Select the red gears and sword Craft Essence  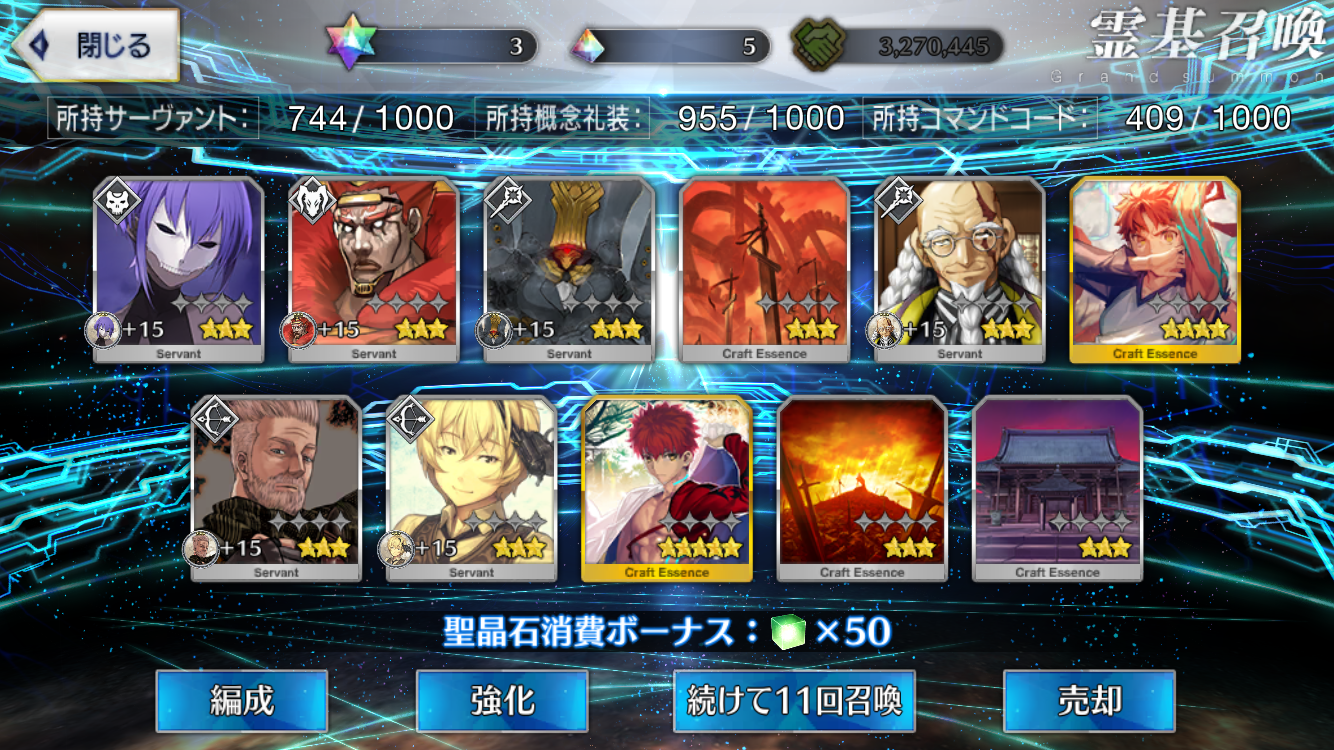click(764, 269)
